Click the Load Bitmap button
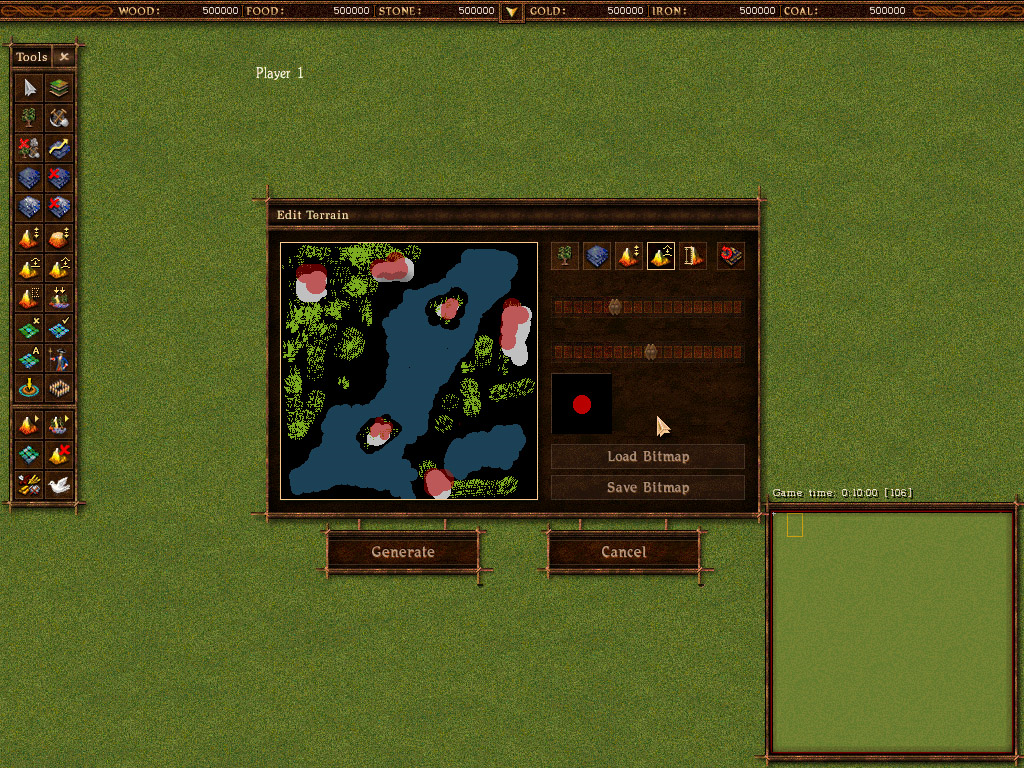This screenshot has width=1024, height=768. click(x=648, y=457)
